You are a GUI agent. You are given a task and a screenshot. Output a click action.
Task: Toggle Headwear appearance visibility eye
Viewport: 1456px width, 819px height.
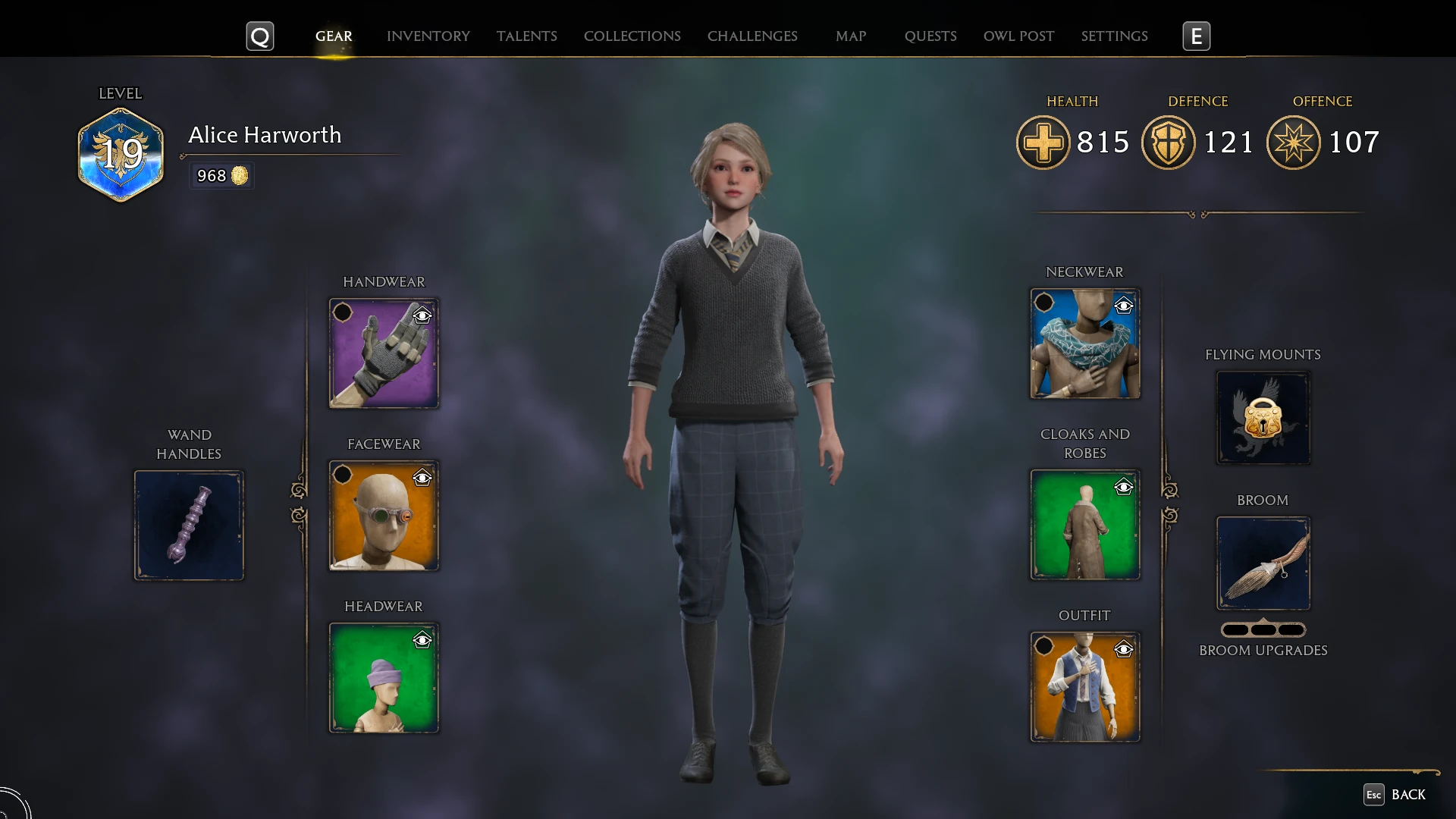click(423, 640)
